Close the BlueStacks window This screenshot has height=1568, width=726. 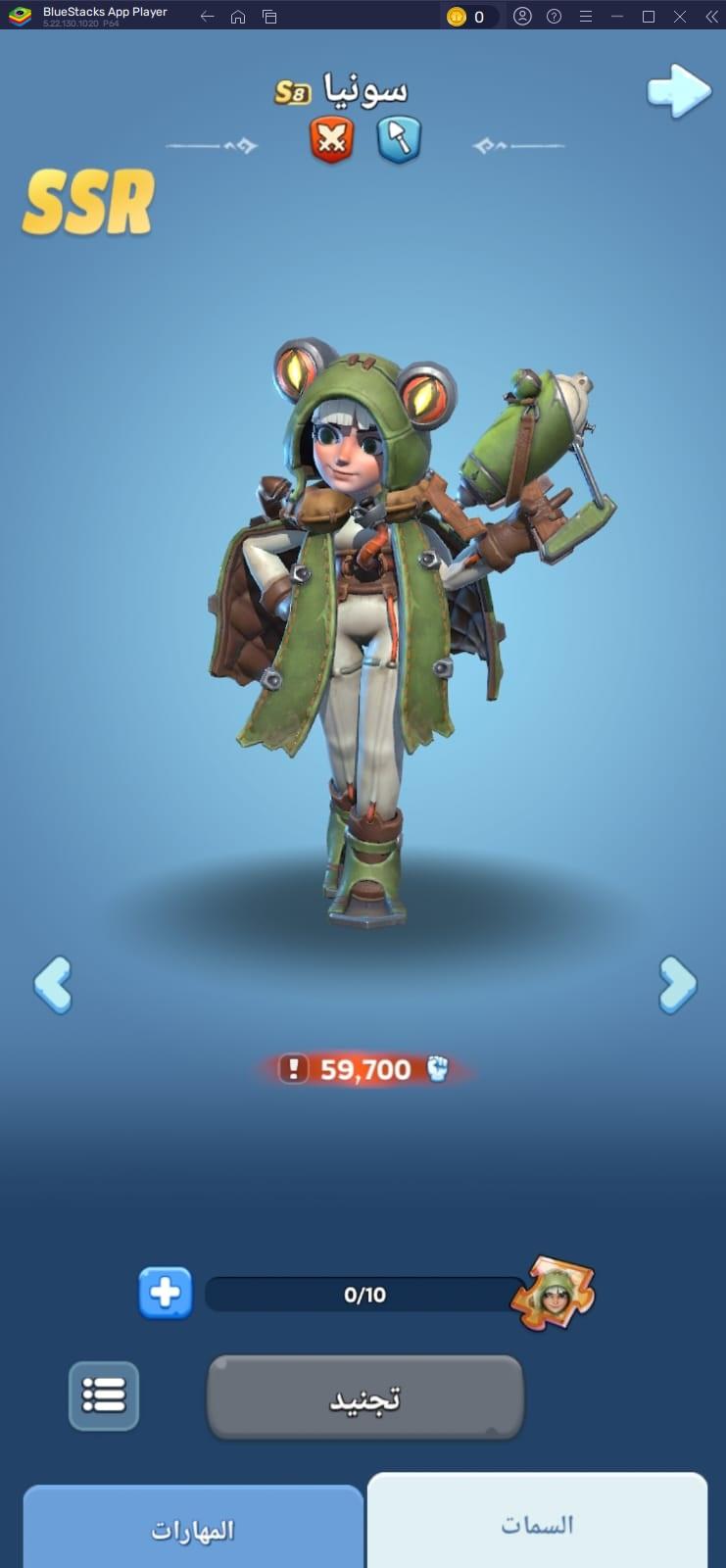click(679, 17)
